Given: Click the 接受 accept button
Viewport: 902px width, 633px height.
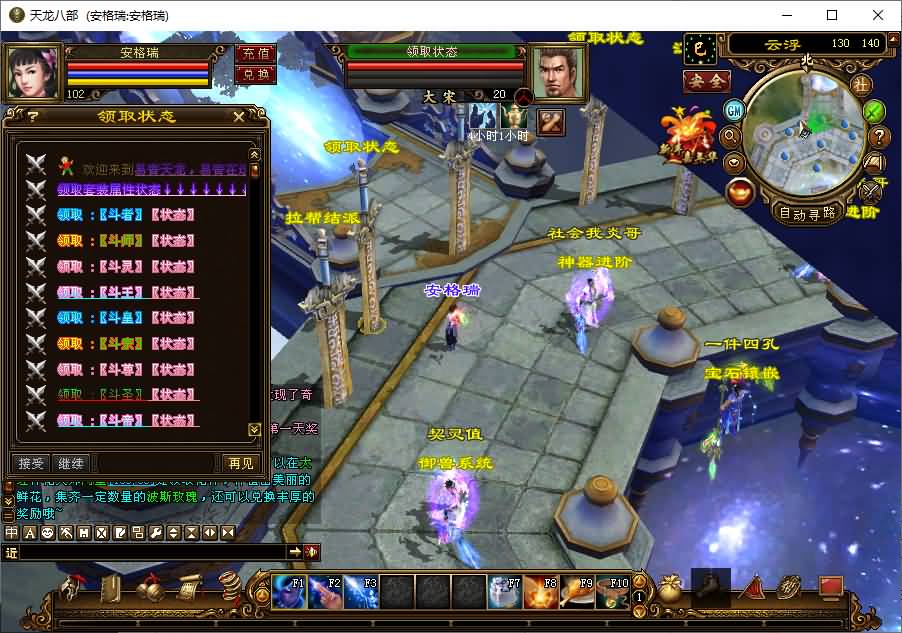Looking at the screenshot, I should pos(32,463).
